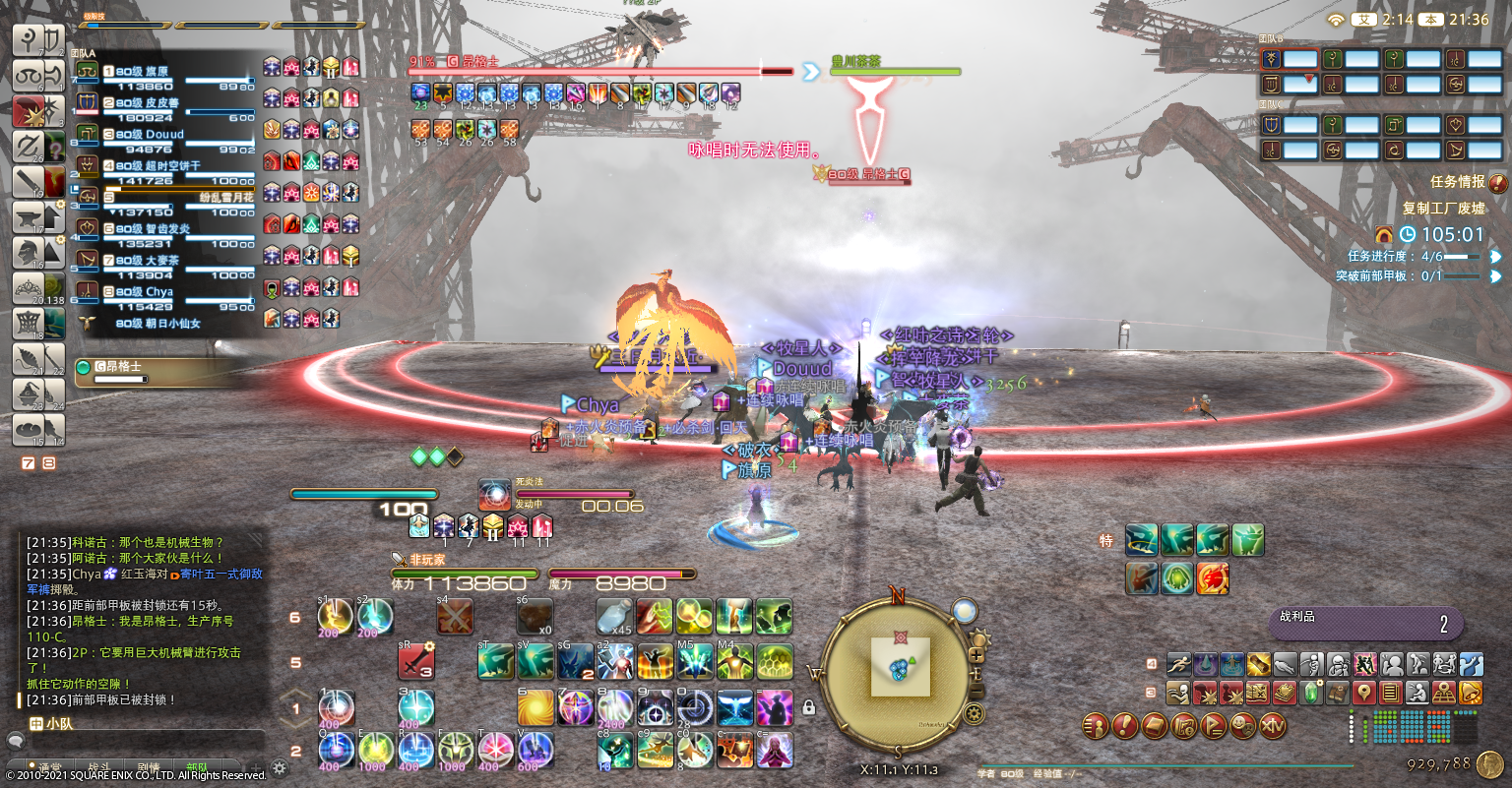This screenshot has width=1512, height=788.
Task: Open minimap settings via the gear button
Action: (974, 712)
